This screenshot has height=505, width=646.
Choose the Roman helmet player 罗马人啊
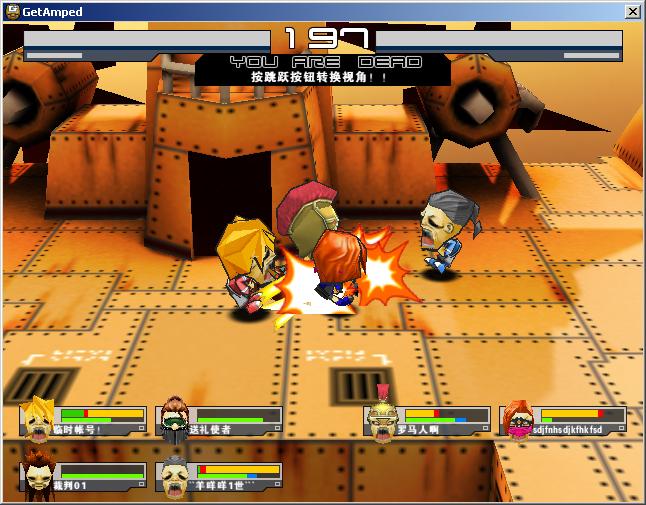coord(381,419)
